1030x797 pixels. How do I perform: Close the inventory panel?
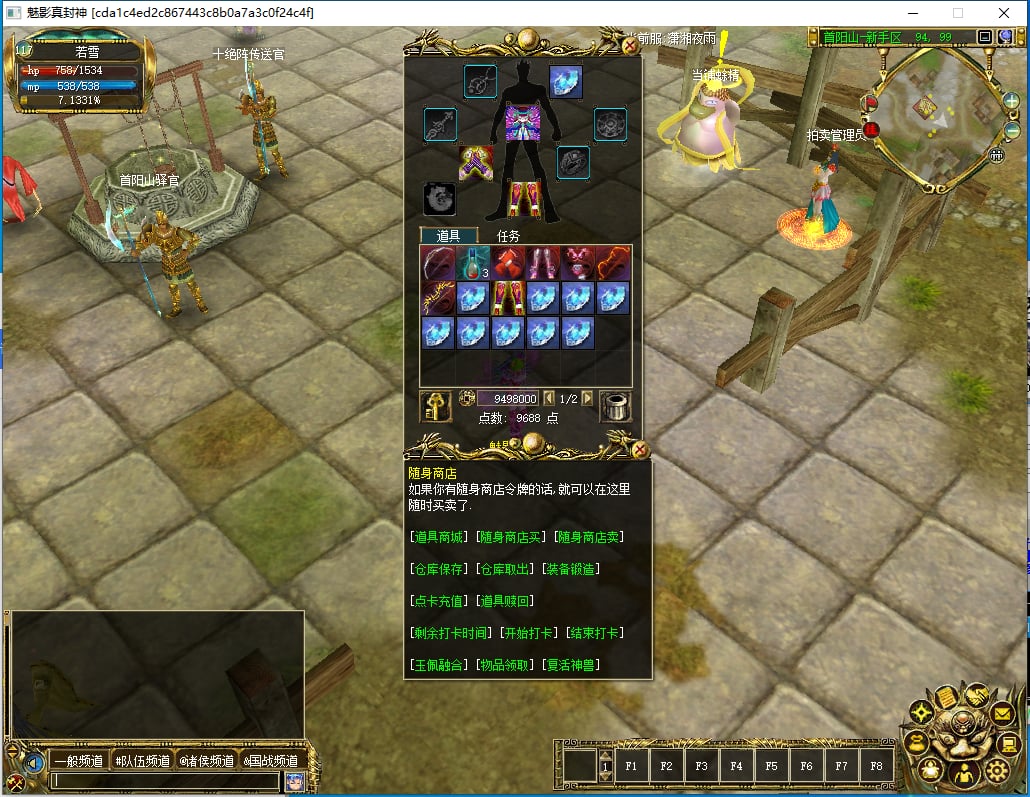pos(630,45)
